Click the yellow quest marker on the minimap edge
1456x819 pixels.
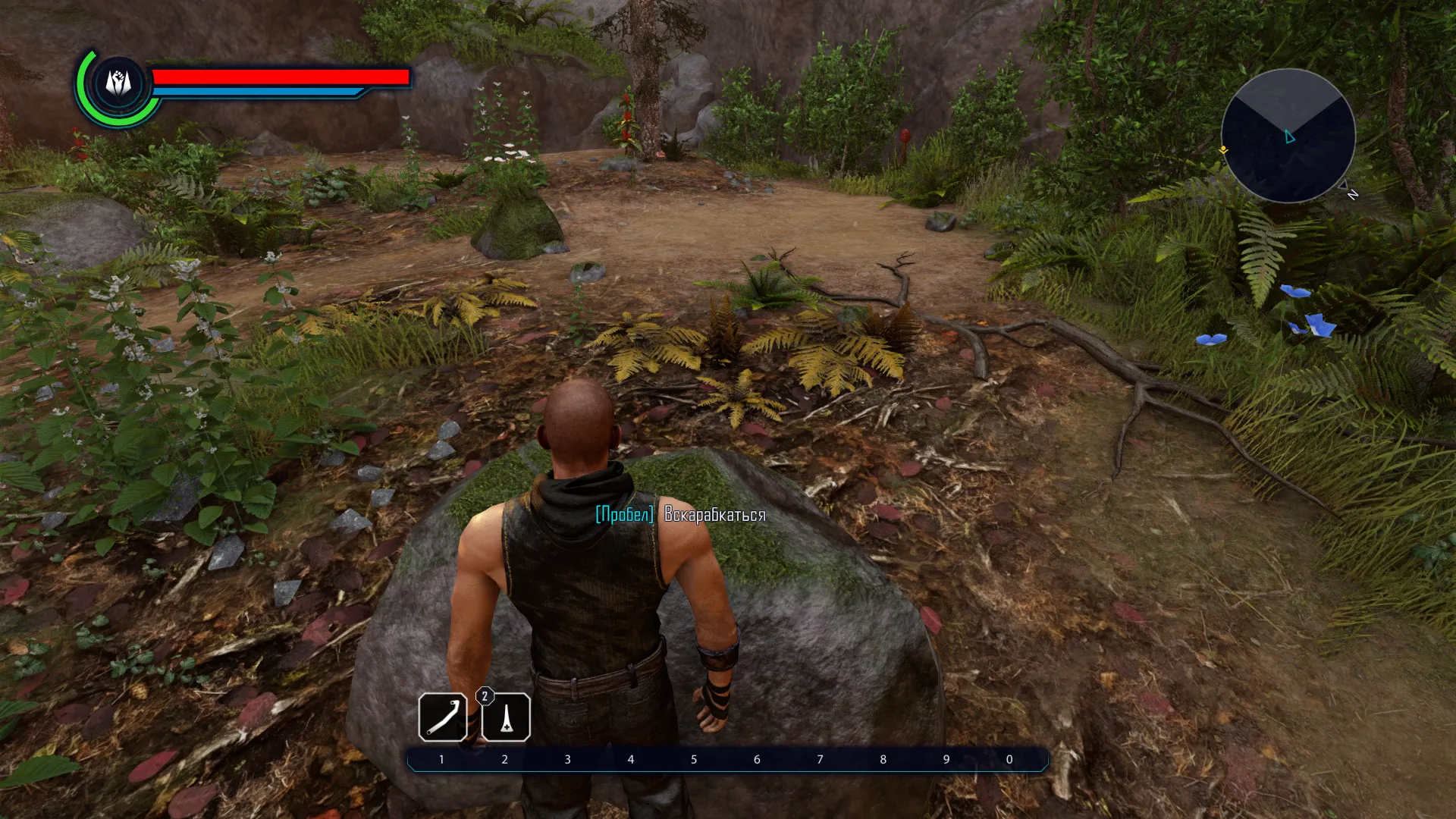[1223, 151]
